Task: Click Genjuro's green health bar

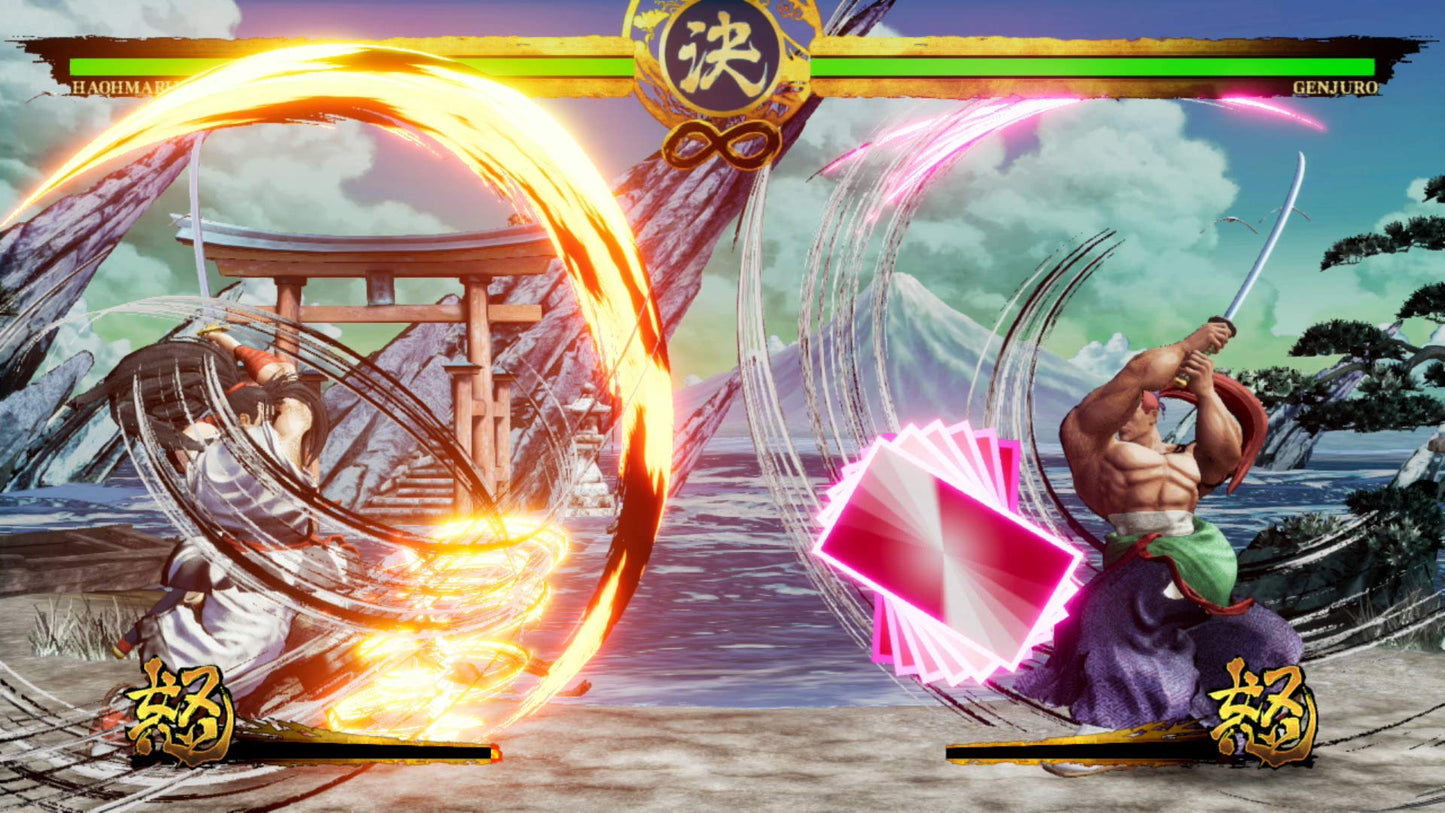Action: 1100,66
